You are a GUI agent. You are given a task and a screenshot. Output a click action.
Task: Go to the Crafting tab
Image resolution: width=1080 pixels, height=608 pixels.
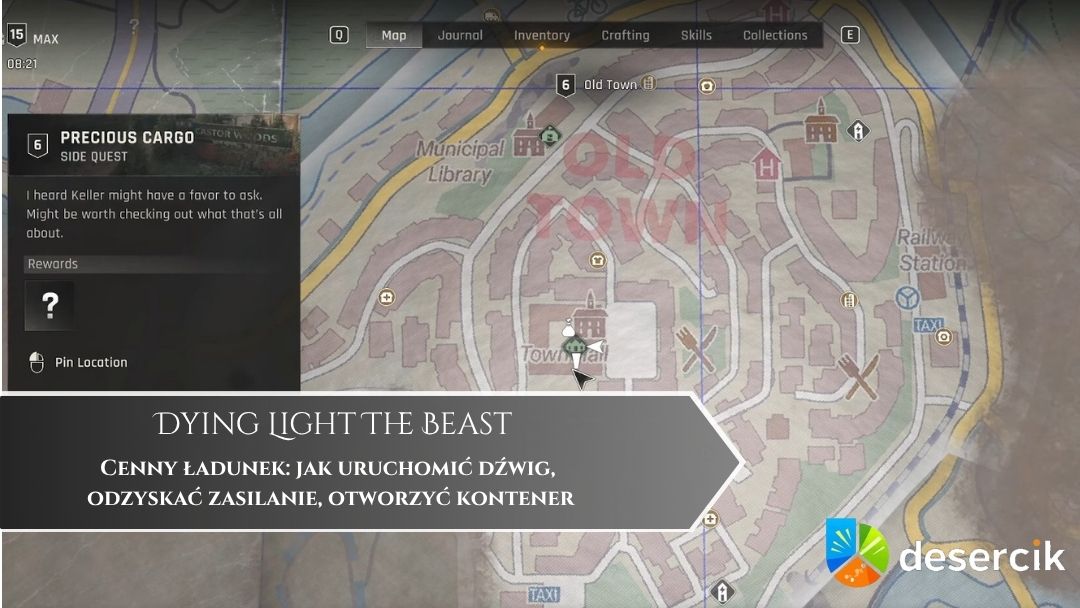[x=625, y=35]
